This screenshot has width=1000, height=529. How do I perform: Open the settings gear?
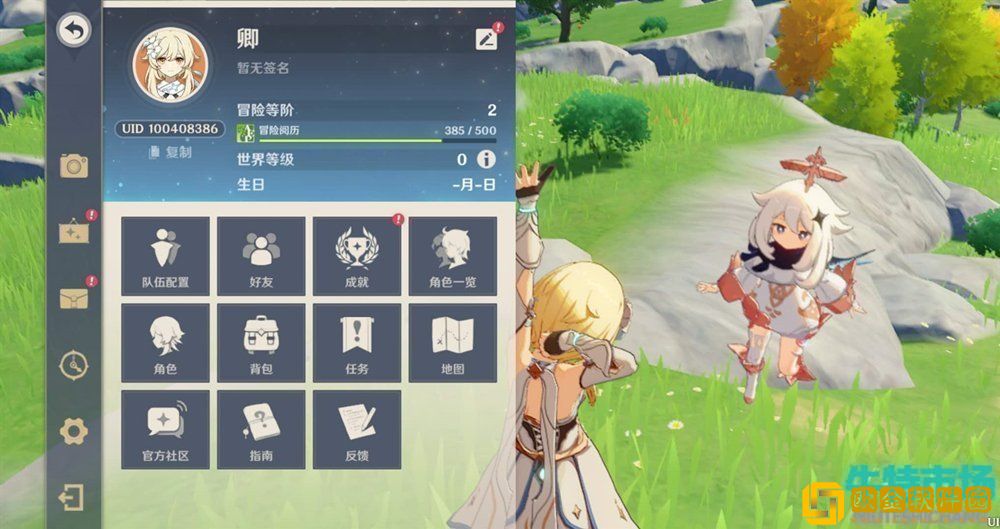[74, 432]
